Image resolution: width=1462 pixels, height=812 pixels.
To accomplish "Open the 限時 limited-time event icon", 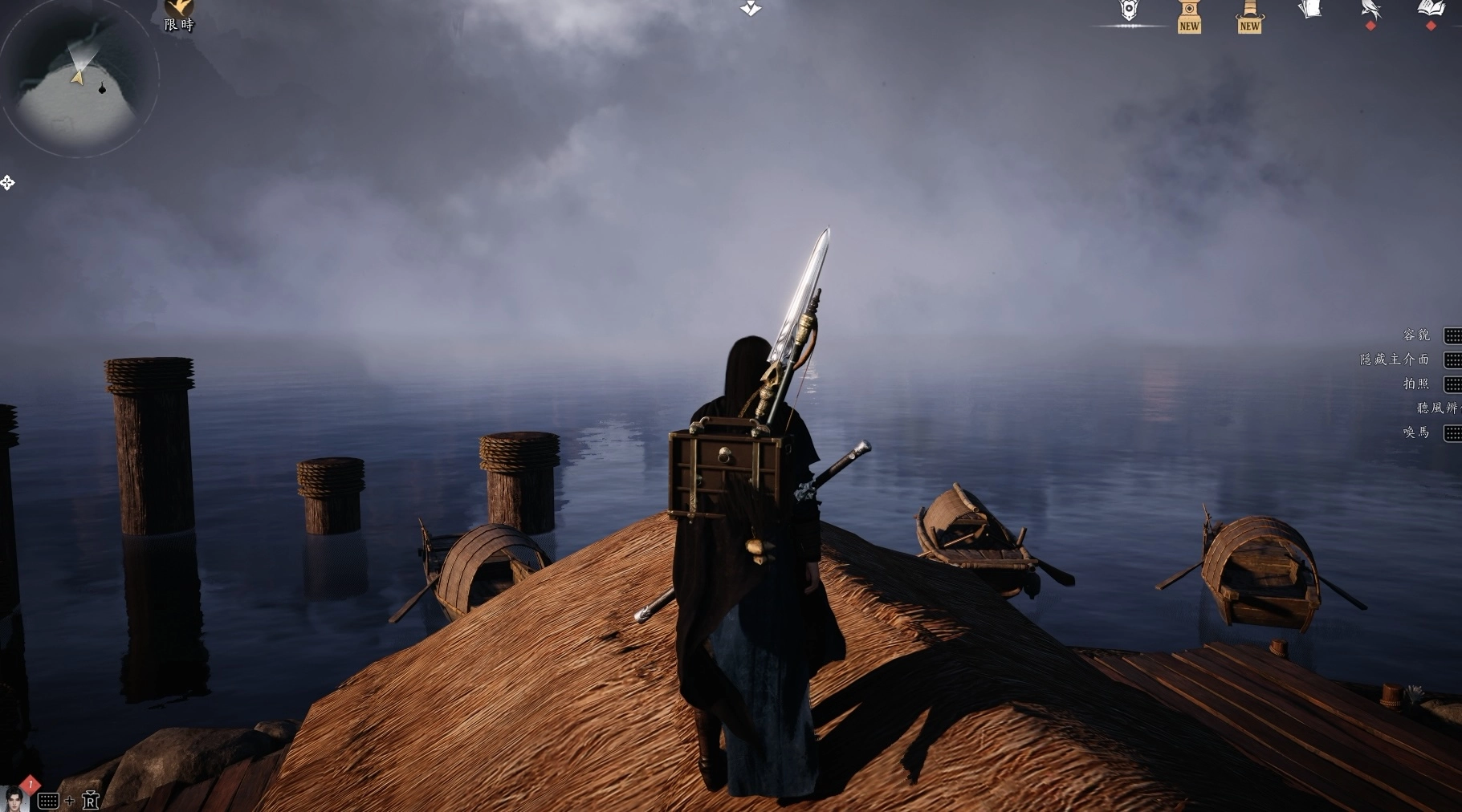I will tap(179, 14).
